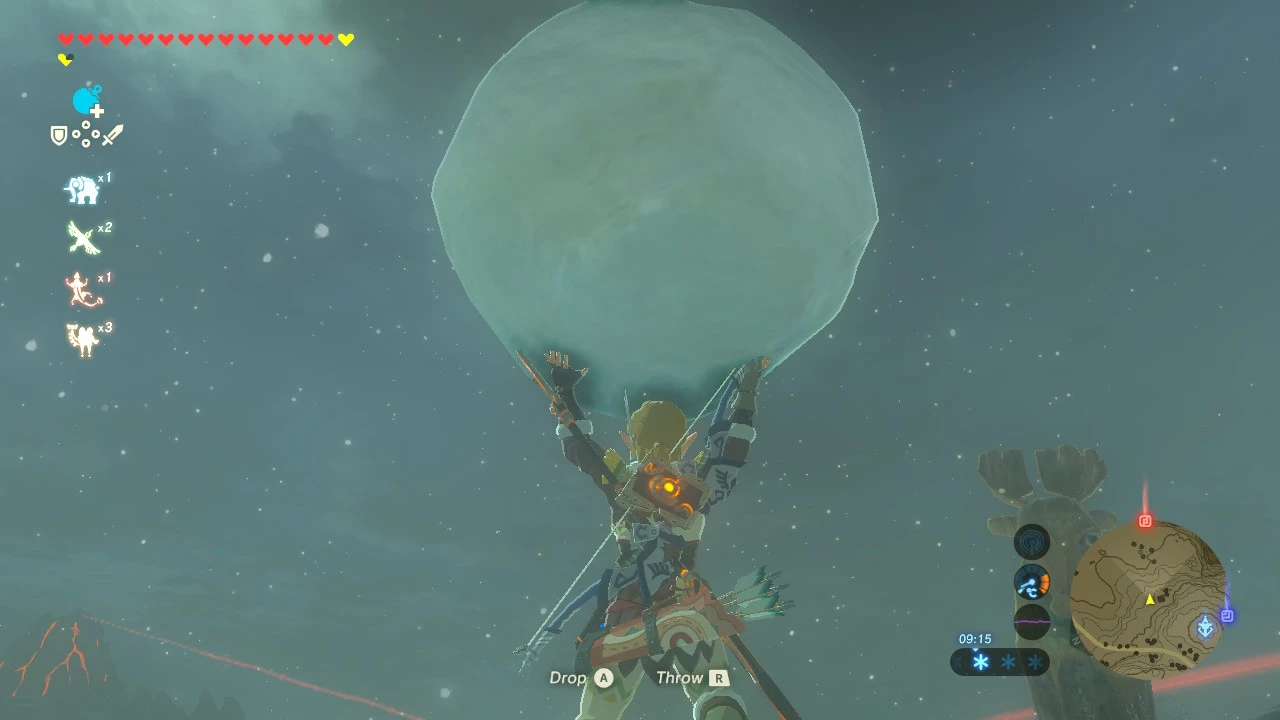This screenshot has width=1280, height=720.
Task: Click the temperature gauge icon
Action: pyautogui.click(x=1032, y=582)
